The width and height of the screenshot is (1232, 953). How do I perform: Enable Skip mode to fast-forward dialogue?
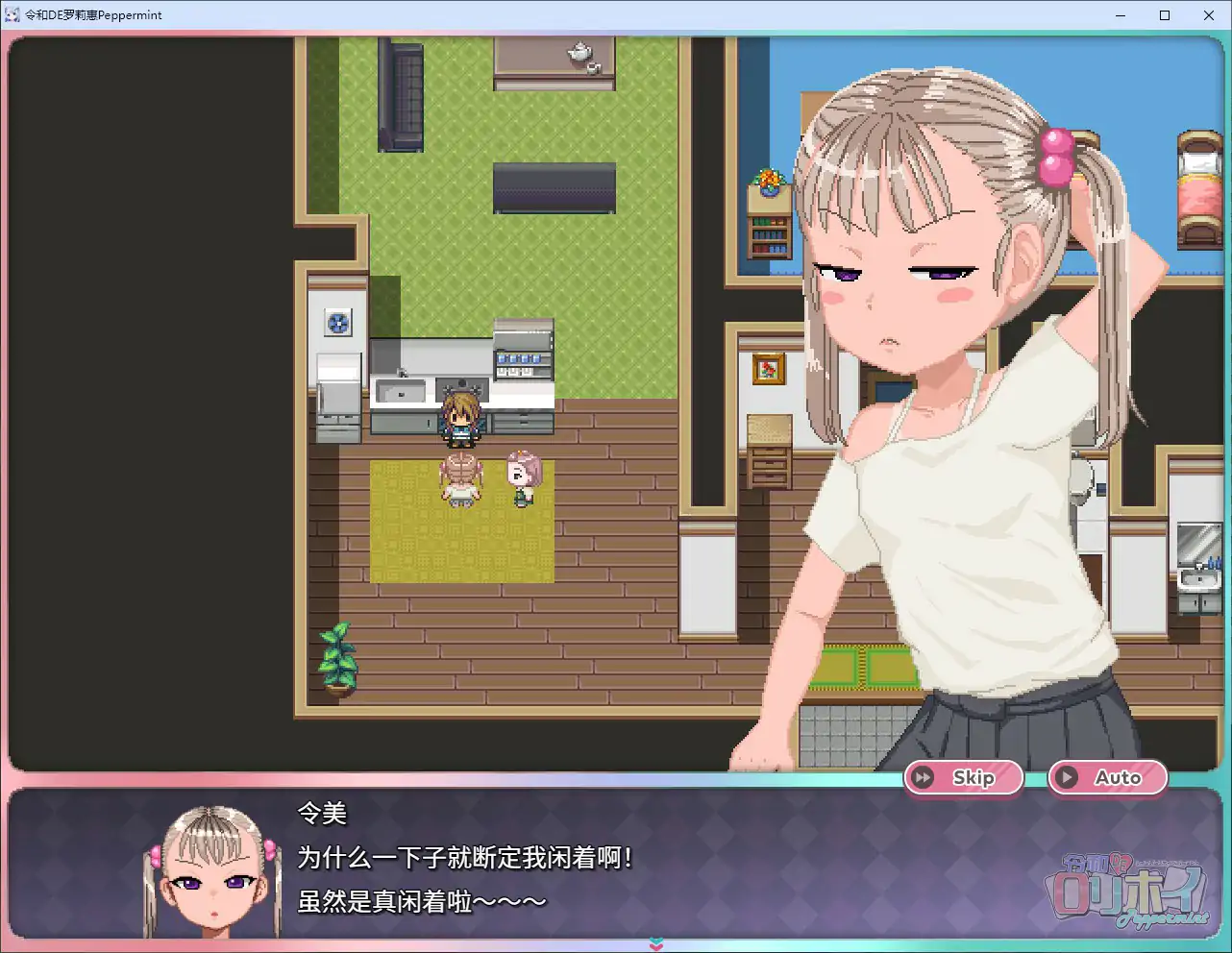[963, 778]
